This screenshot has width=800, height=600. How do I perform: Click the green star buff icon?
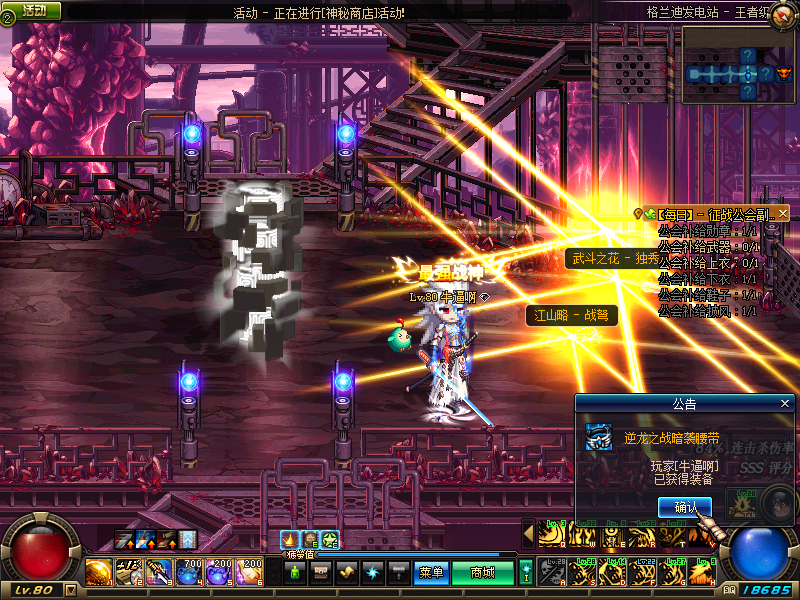[330, 540]
